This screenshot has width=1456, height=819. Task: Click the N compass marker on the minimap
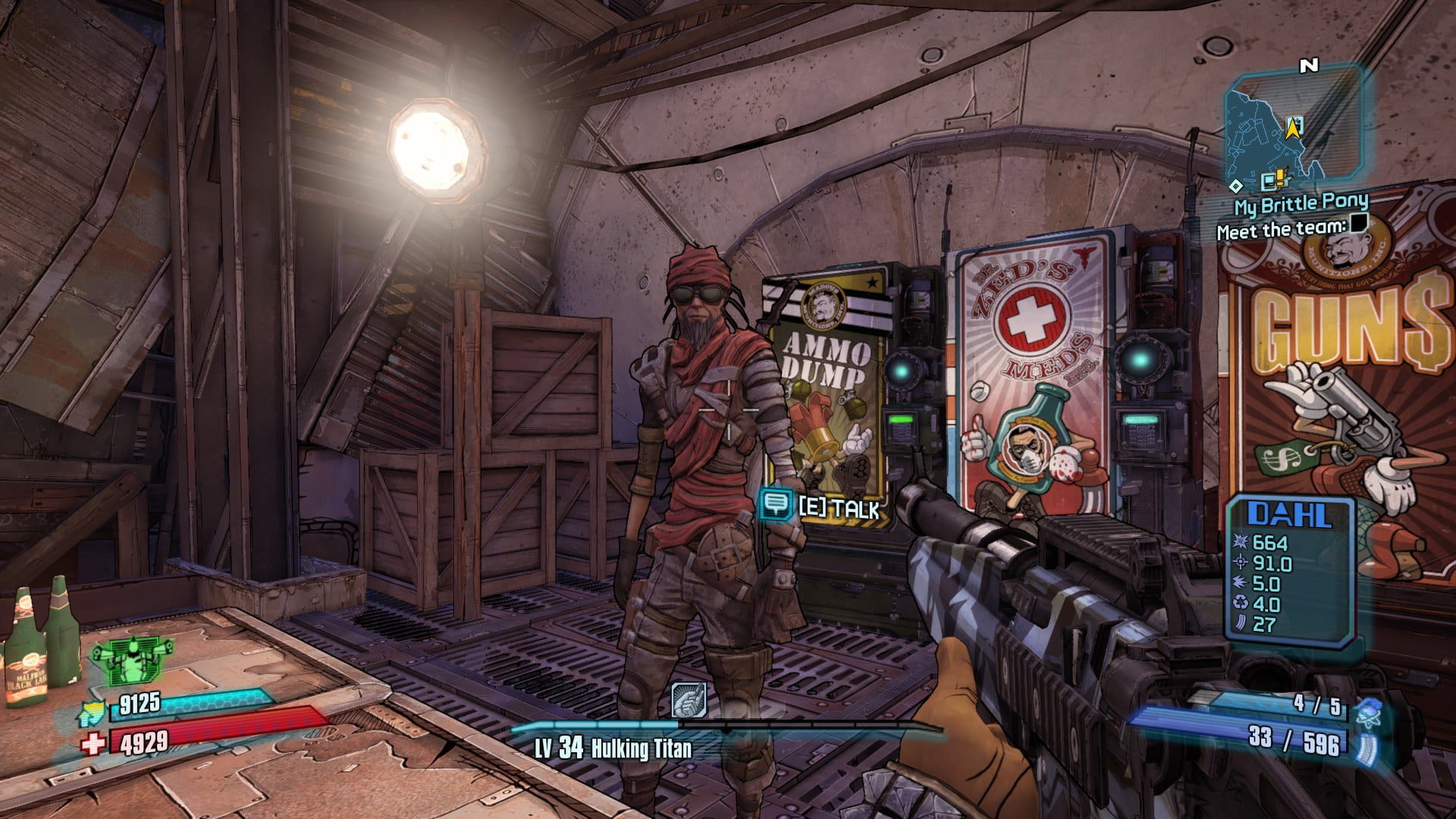pyautogui.click(x=1308, y=66)
